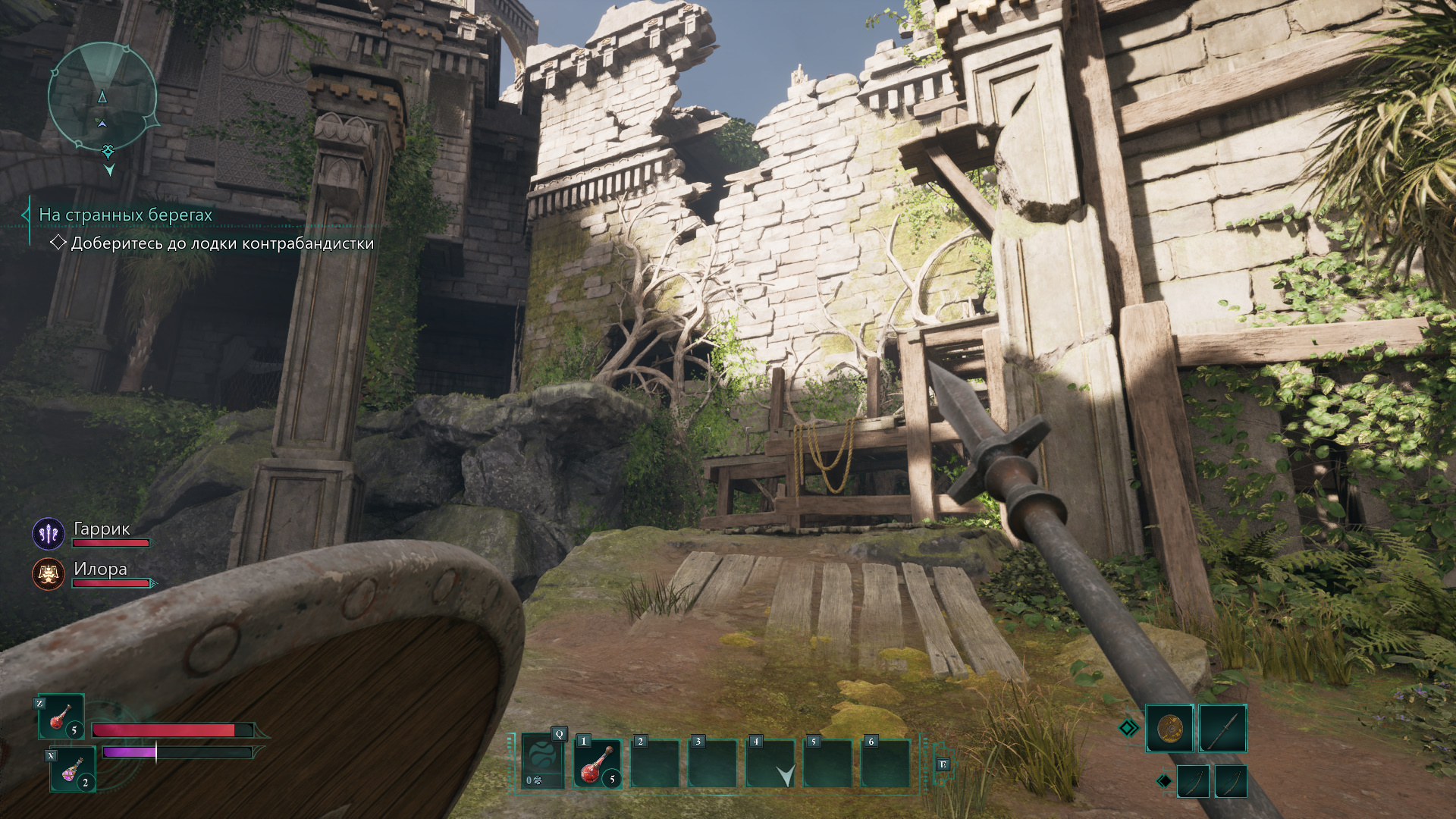Choose the round shield weapon slot
Image resolution: width=1456 pixels, height=819 pixels.
point(1169,729)
